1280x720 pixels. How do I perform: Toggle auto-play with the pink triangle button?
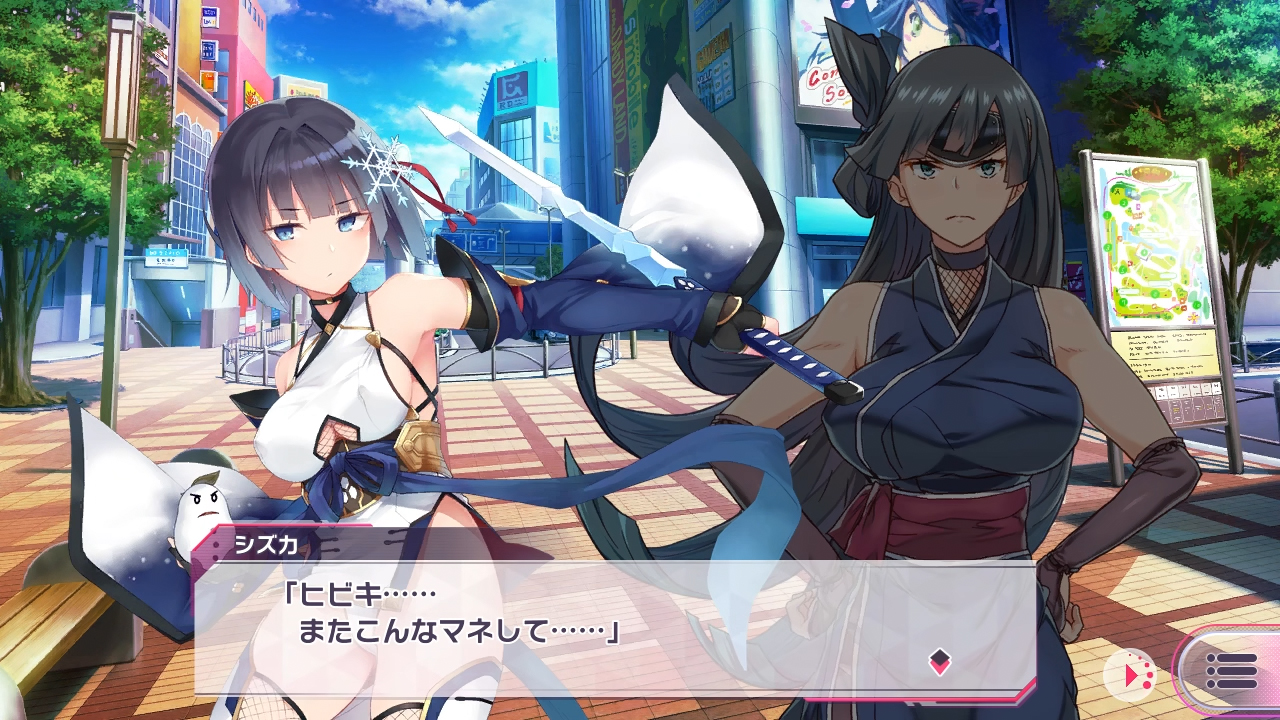click(x=1134, y=675)
